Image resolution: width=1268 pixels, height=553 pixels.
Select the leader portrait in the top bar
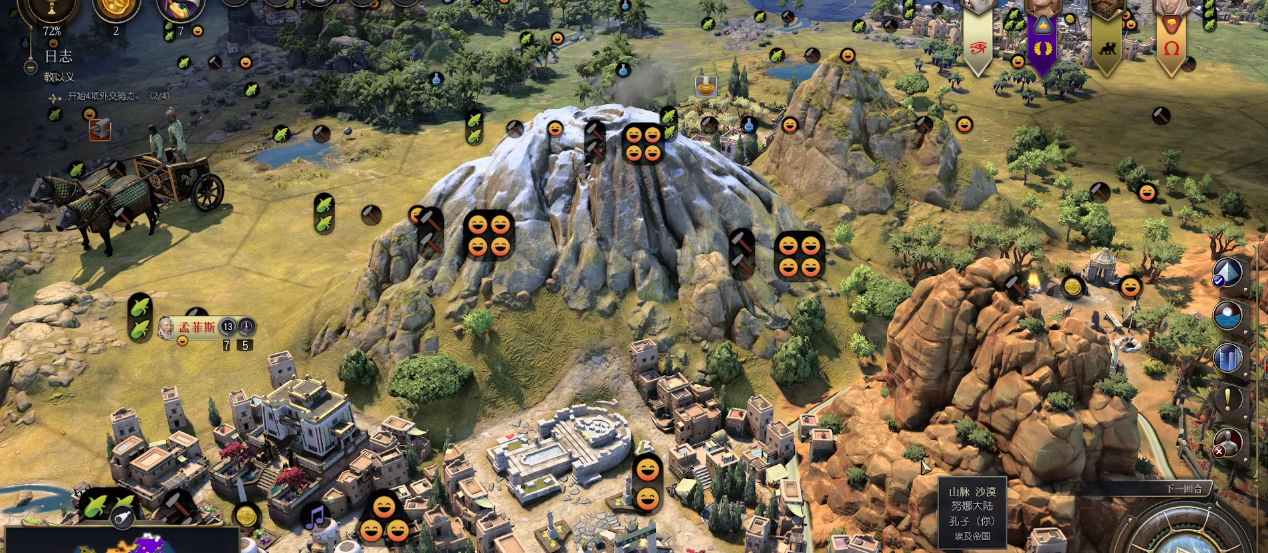click(181, 8)
